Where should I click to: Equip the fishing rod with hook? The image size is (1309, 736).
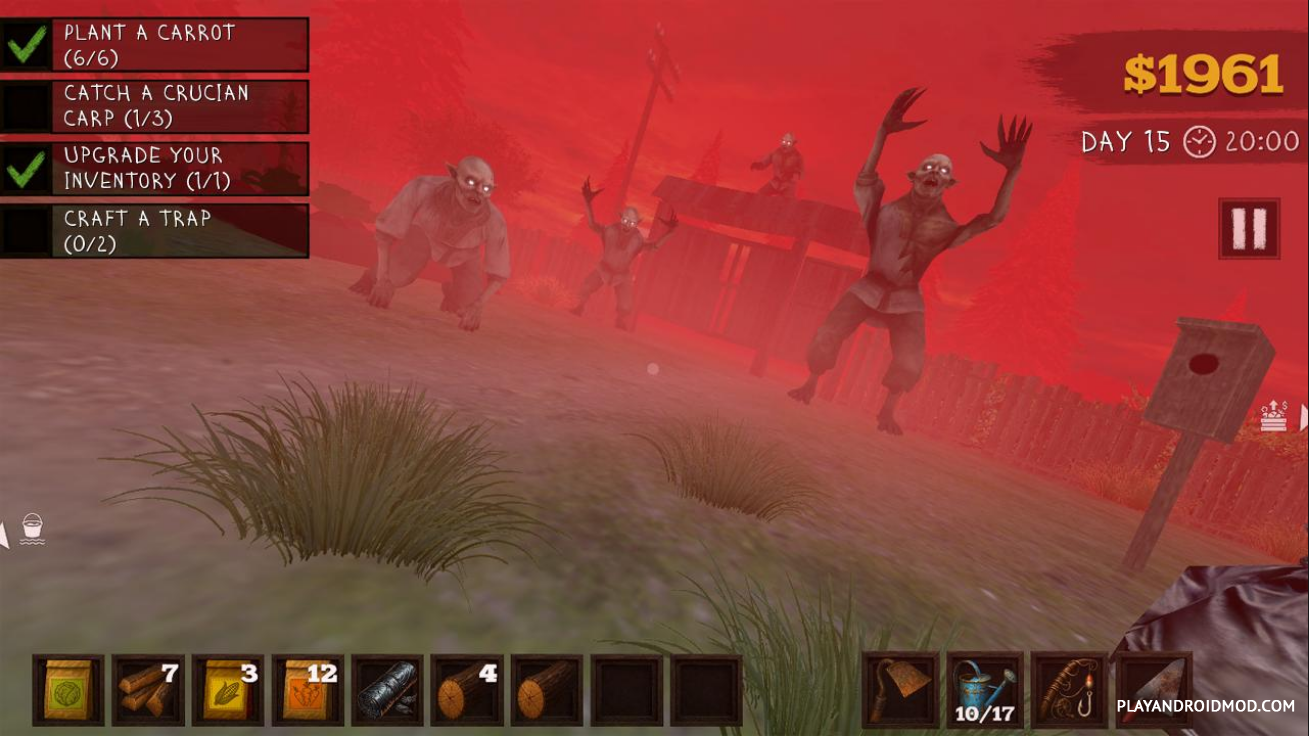click(x=1069, y=689)
